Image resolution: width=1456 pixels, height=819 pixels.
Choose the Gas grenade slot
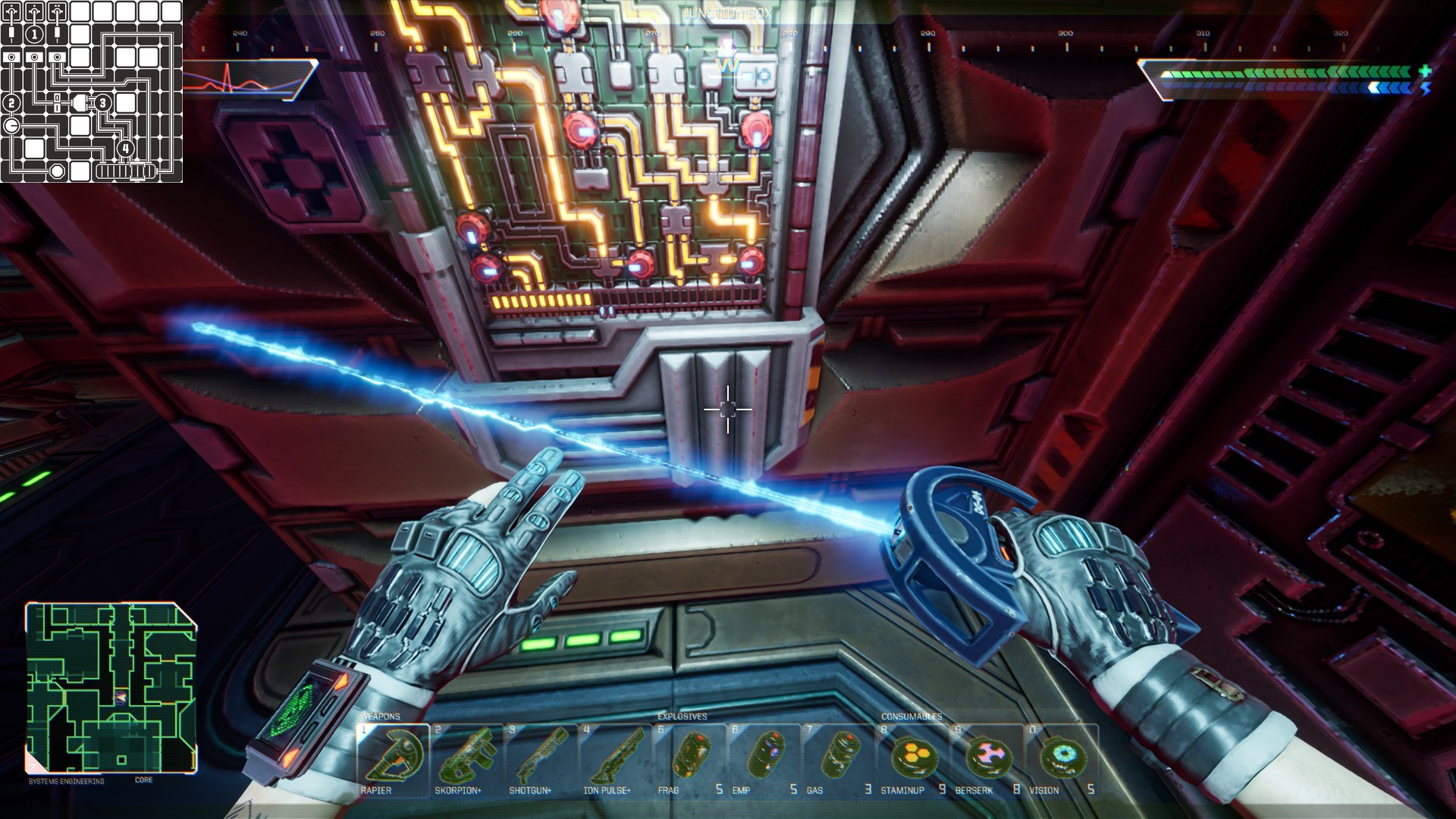839,758
